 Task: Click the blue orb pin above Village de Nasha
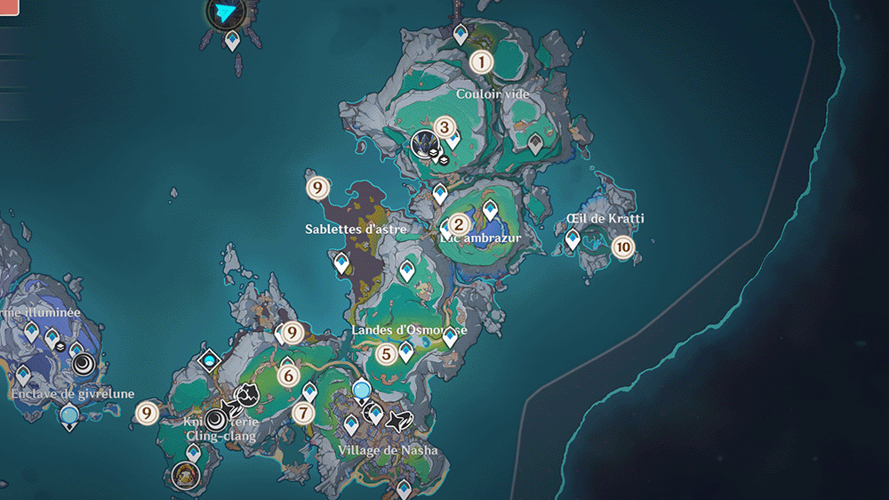tap(361, 390)
